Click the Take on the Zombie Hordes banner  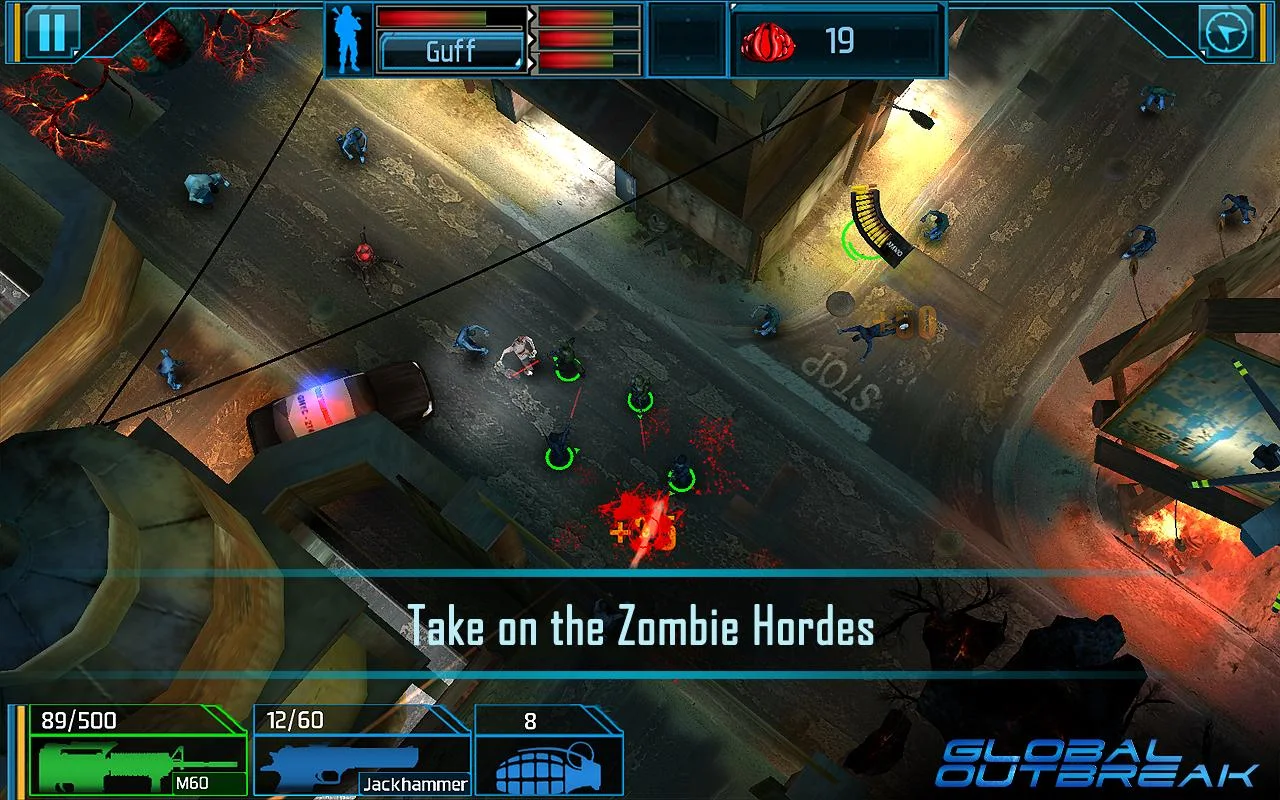pos(640,630)
